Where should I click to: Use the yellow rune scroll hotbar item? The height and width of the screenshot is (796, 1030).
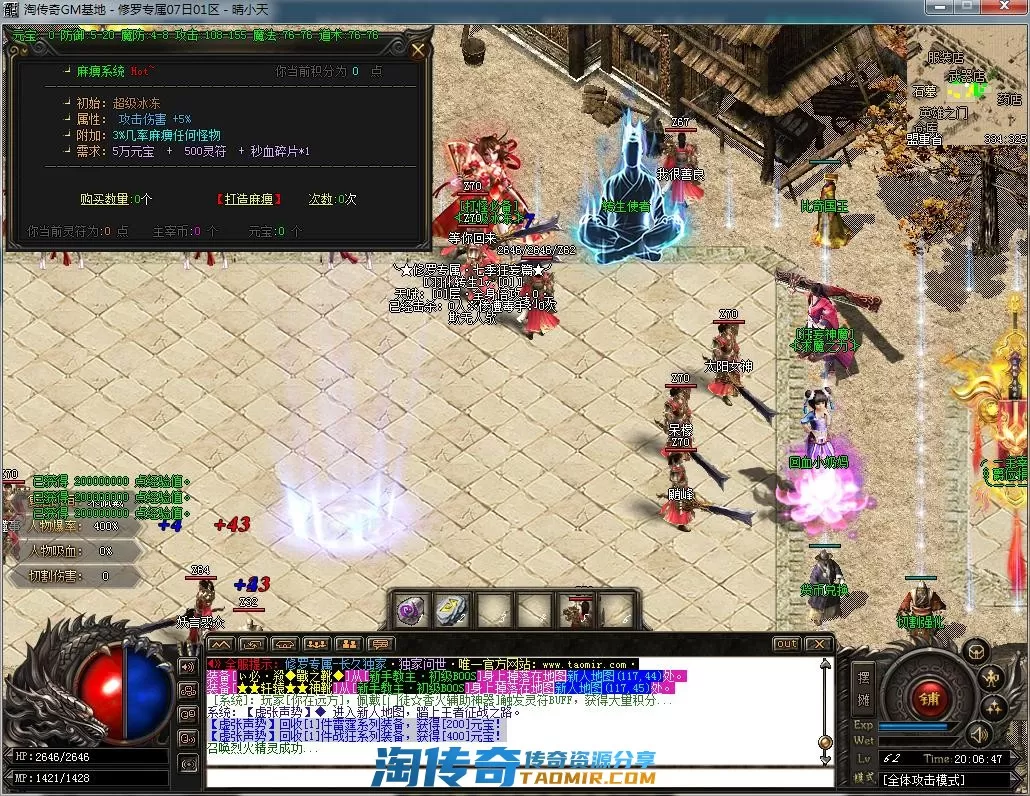tap(451, 610)
